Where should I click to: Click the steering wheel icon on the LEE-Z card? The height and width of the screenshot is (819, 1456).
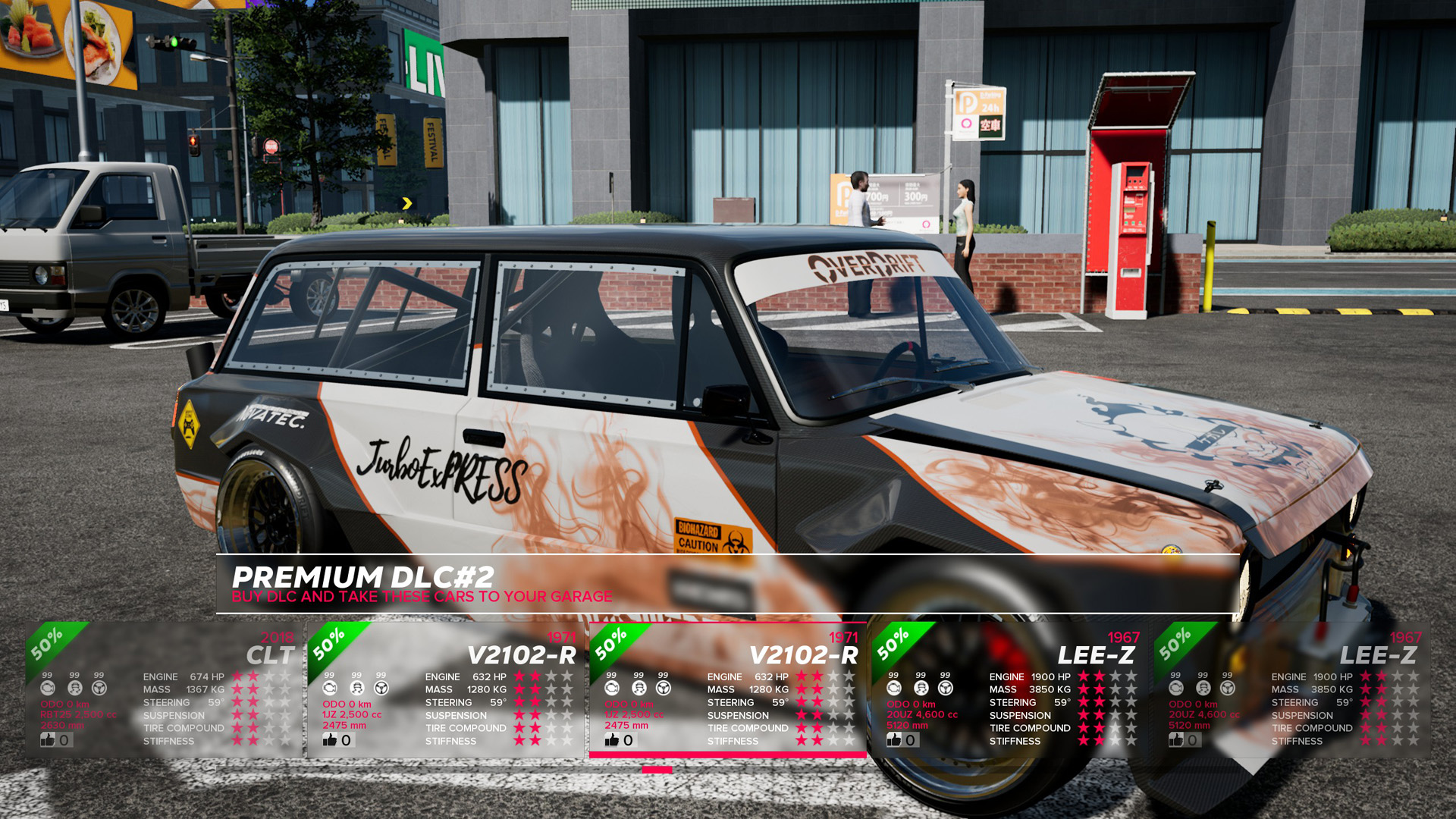tap(944, 689)
